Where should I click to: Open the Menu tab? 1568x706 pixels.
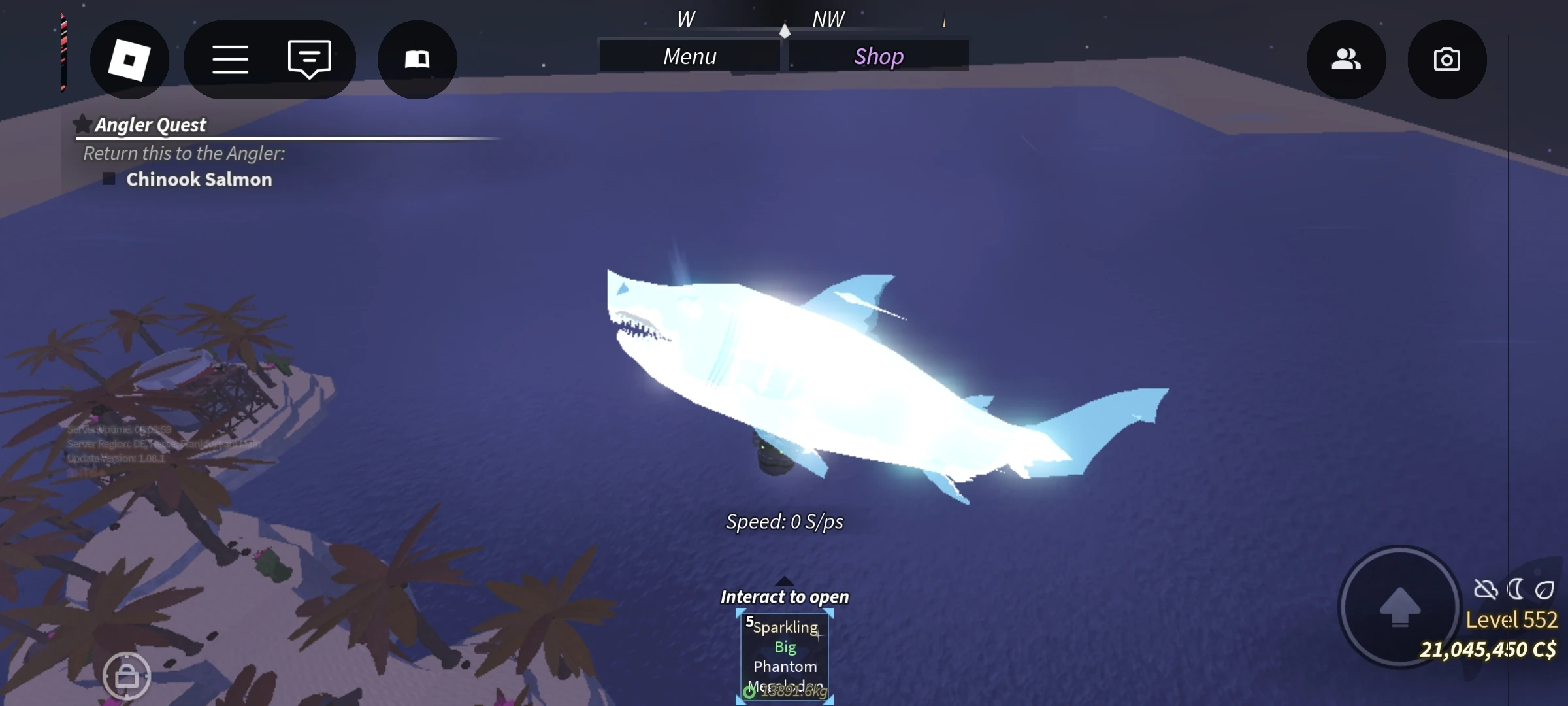(689, 56)
